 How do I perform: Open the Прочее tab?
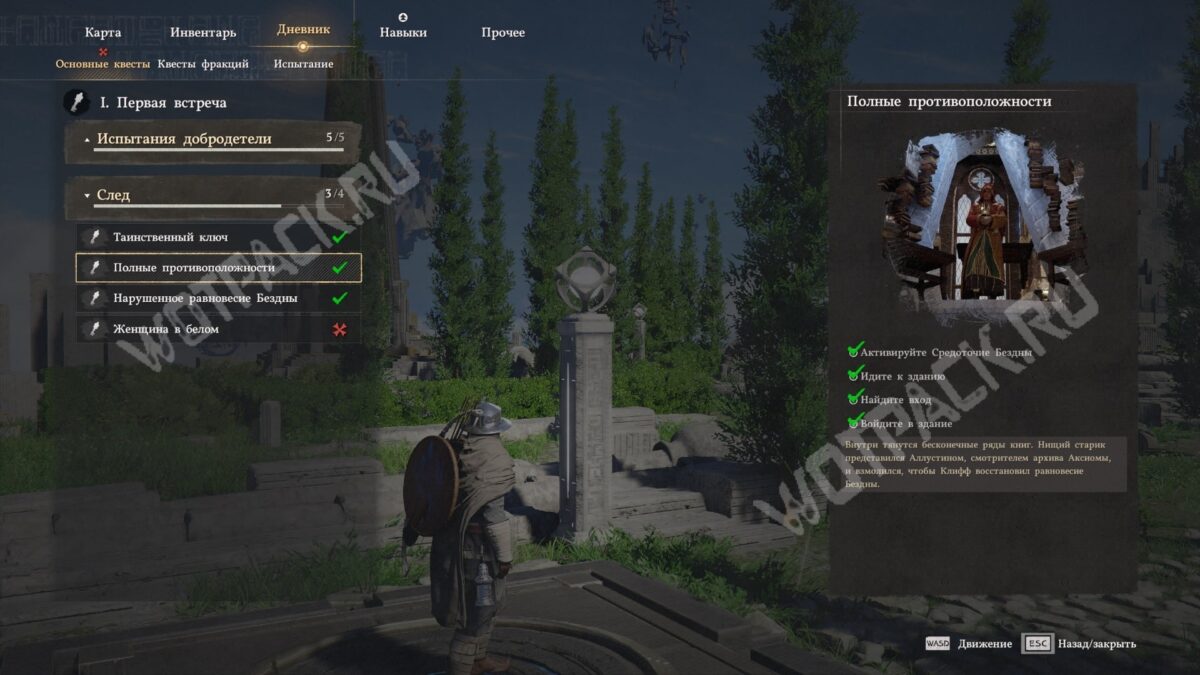pyautogui.click(x=503, y=32)
